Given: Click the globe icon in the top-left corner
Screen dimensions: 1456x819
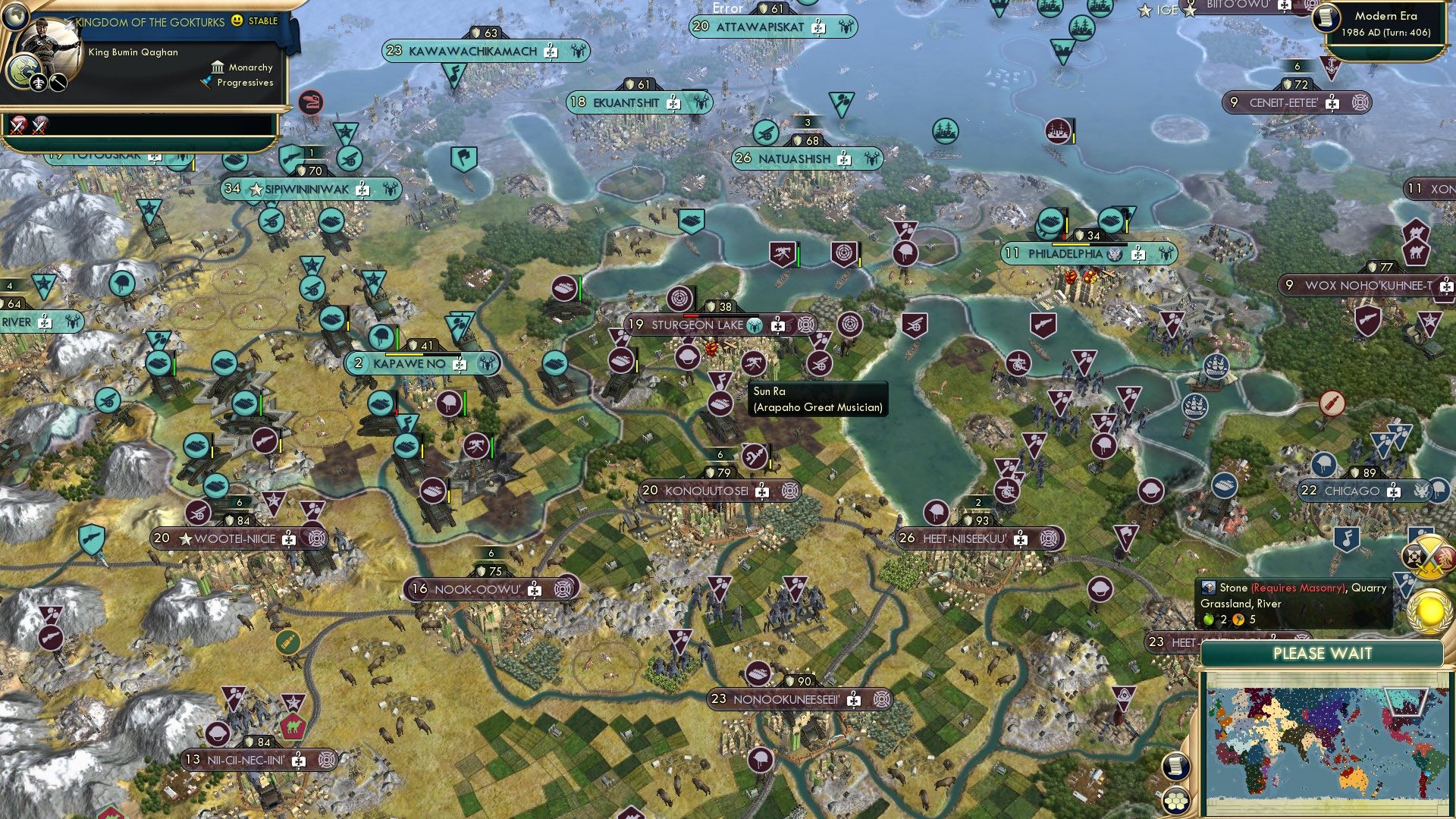Looking at the screenshot, I should (x=16, y=17).
